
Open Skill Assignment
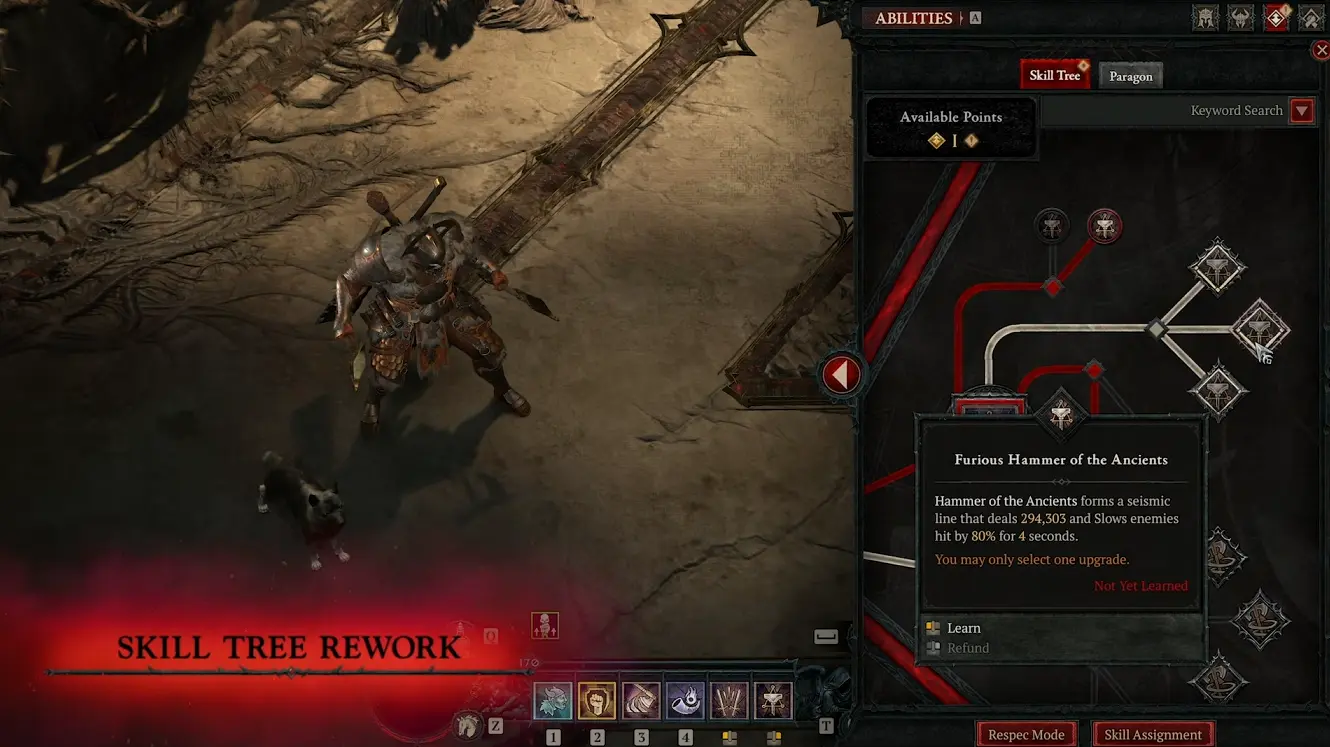click(1152, 733)
